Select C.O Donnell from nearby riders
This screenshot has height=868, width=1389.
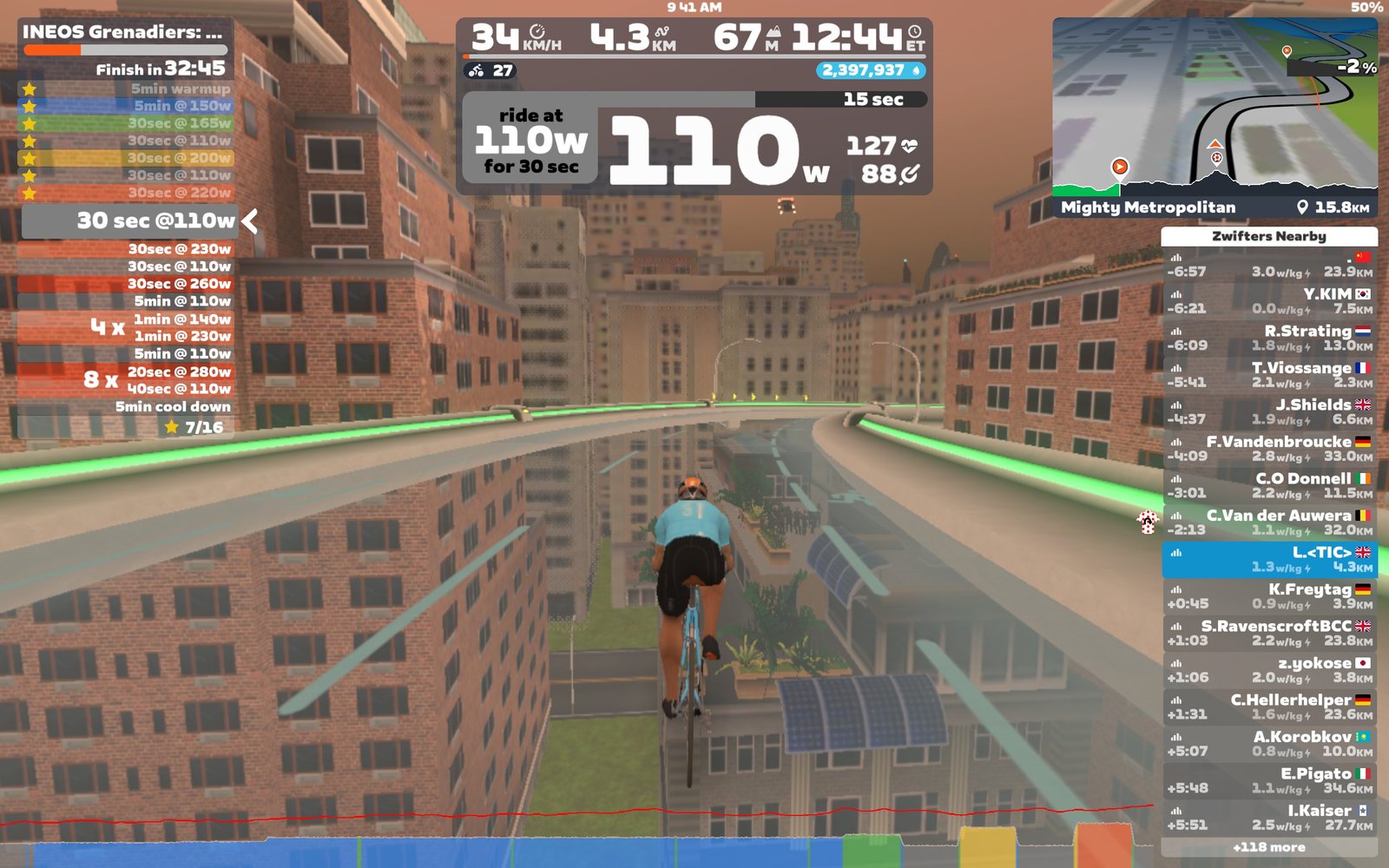1269,485
